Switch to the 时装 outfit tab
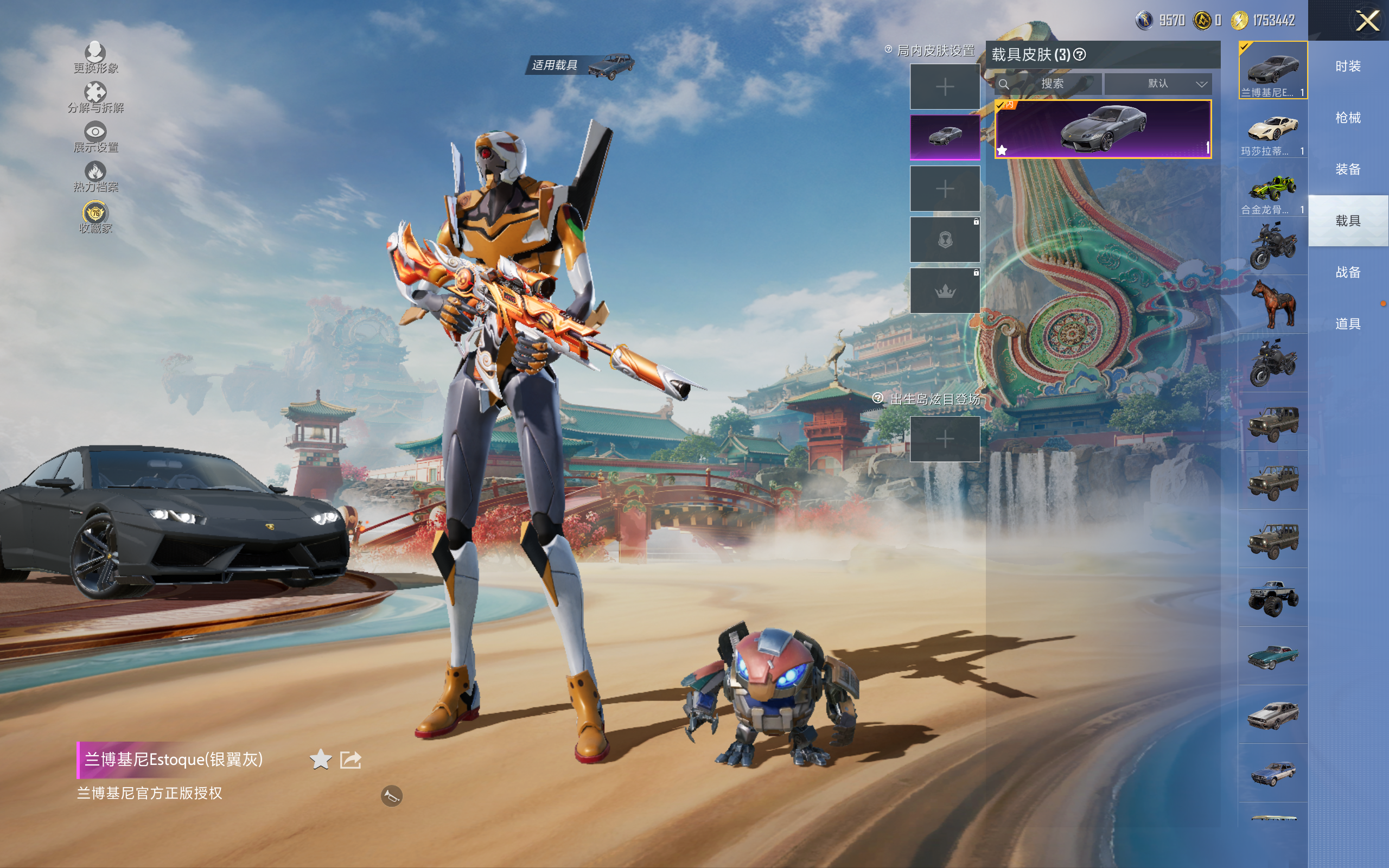 tap(1348, 67)
